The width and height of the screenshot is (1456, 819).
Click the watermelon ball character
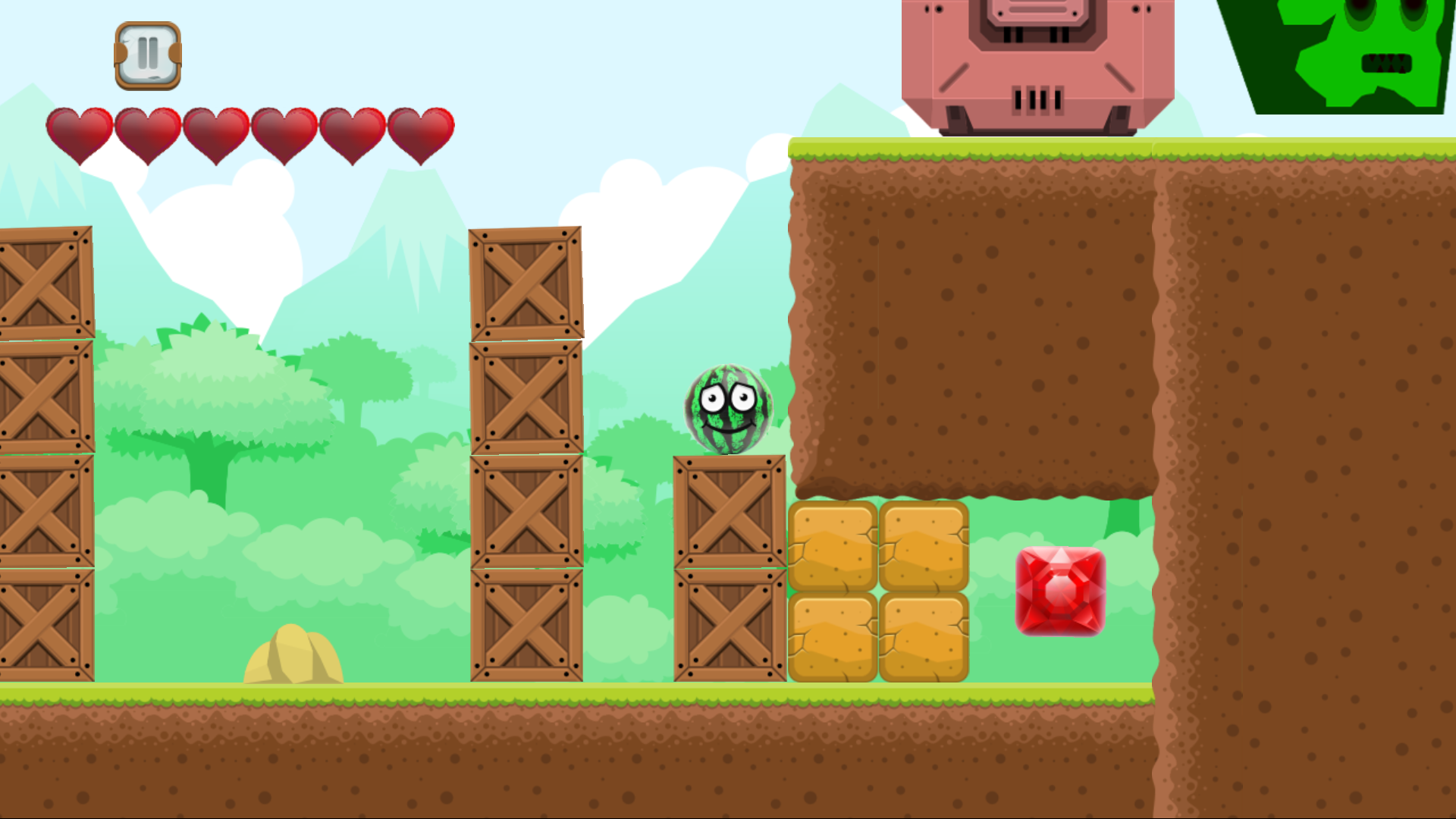coord(726,408)
